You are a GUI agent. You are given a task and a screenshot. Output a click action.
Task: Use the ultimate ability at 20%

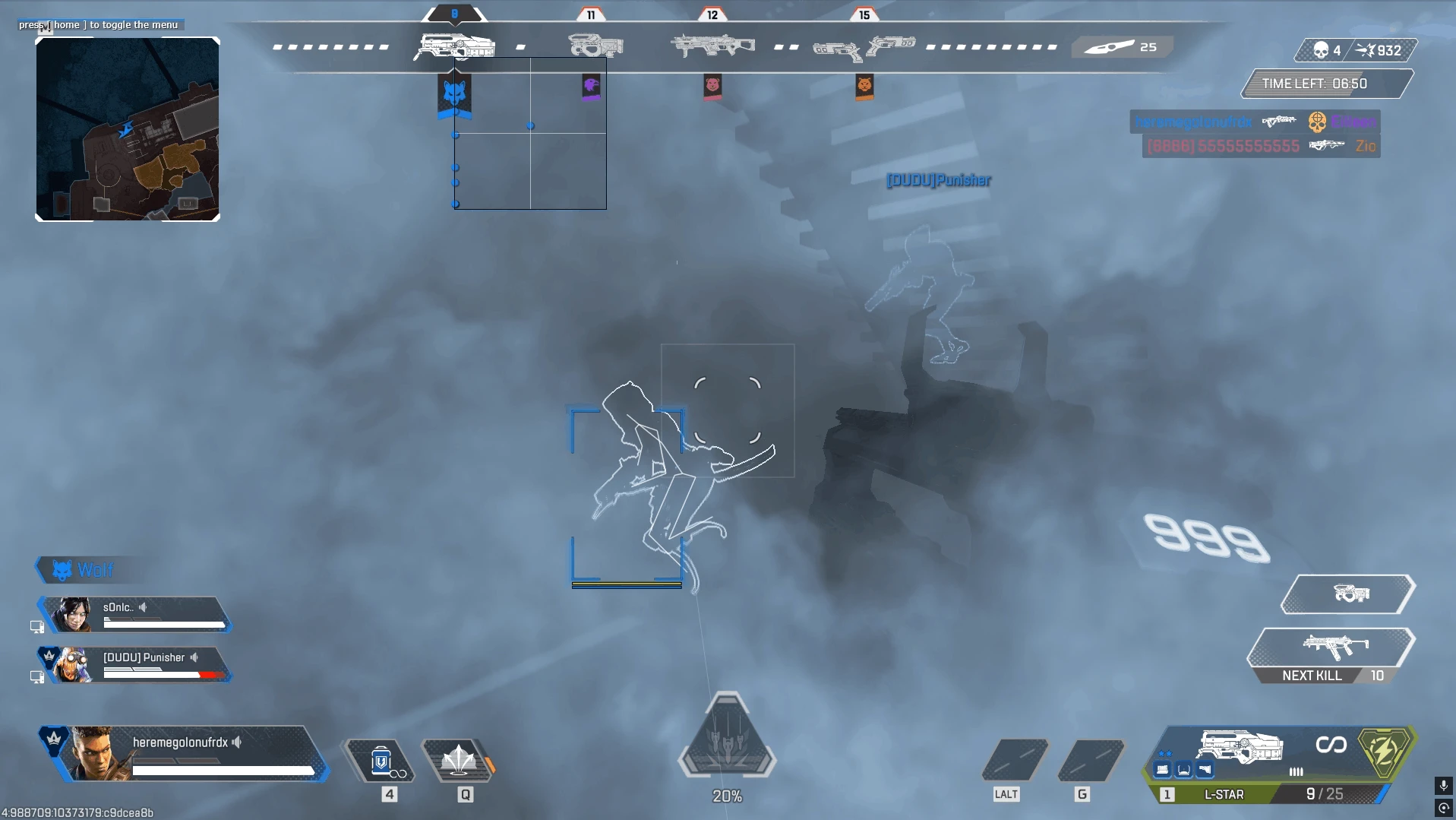727,738
